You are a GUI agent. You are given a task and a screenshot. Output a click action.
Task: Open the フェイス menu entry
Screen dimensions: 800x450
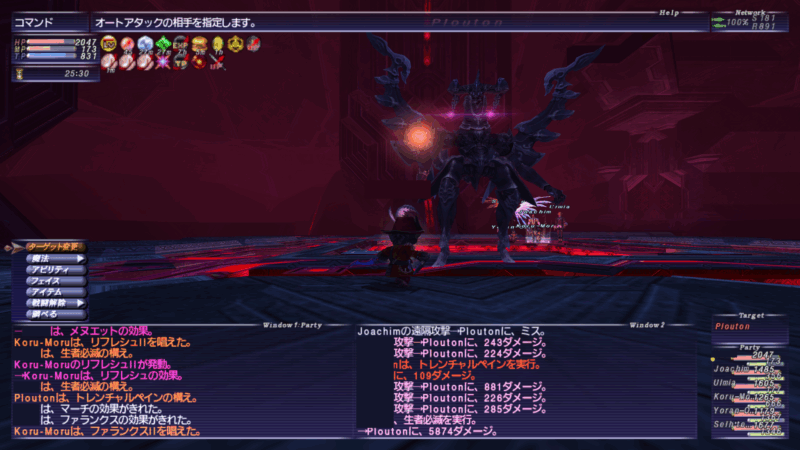[x=50, y=280]
